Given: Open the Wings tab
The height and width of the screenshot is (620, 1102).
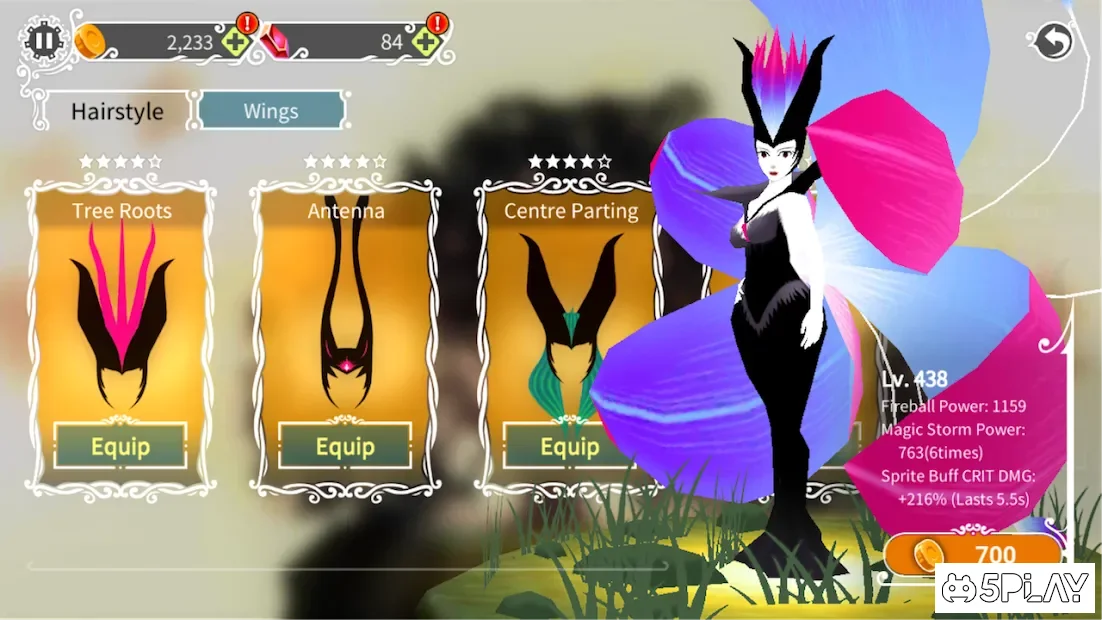Looking at the screenshot, I should [271, 111].
